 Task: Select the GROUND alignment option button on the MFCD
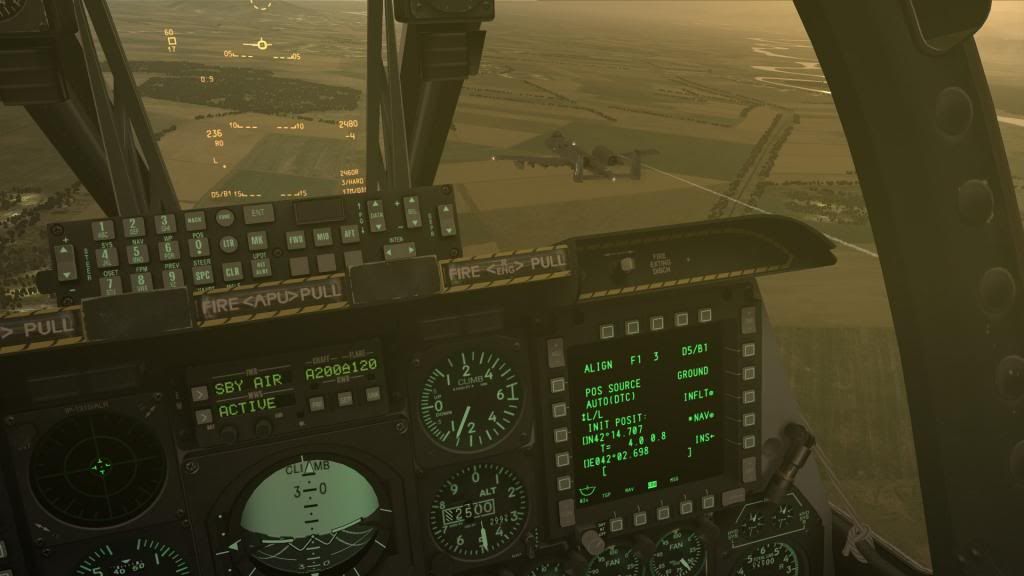(748, 375)
